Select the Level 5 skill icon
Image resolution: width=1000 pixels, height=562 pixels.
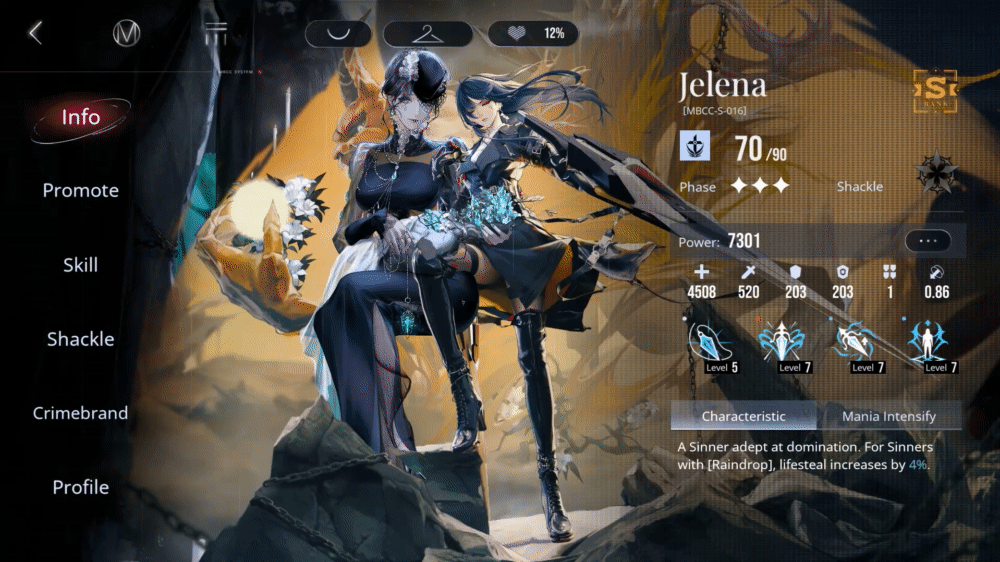[x=711, y=345]
